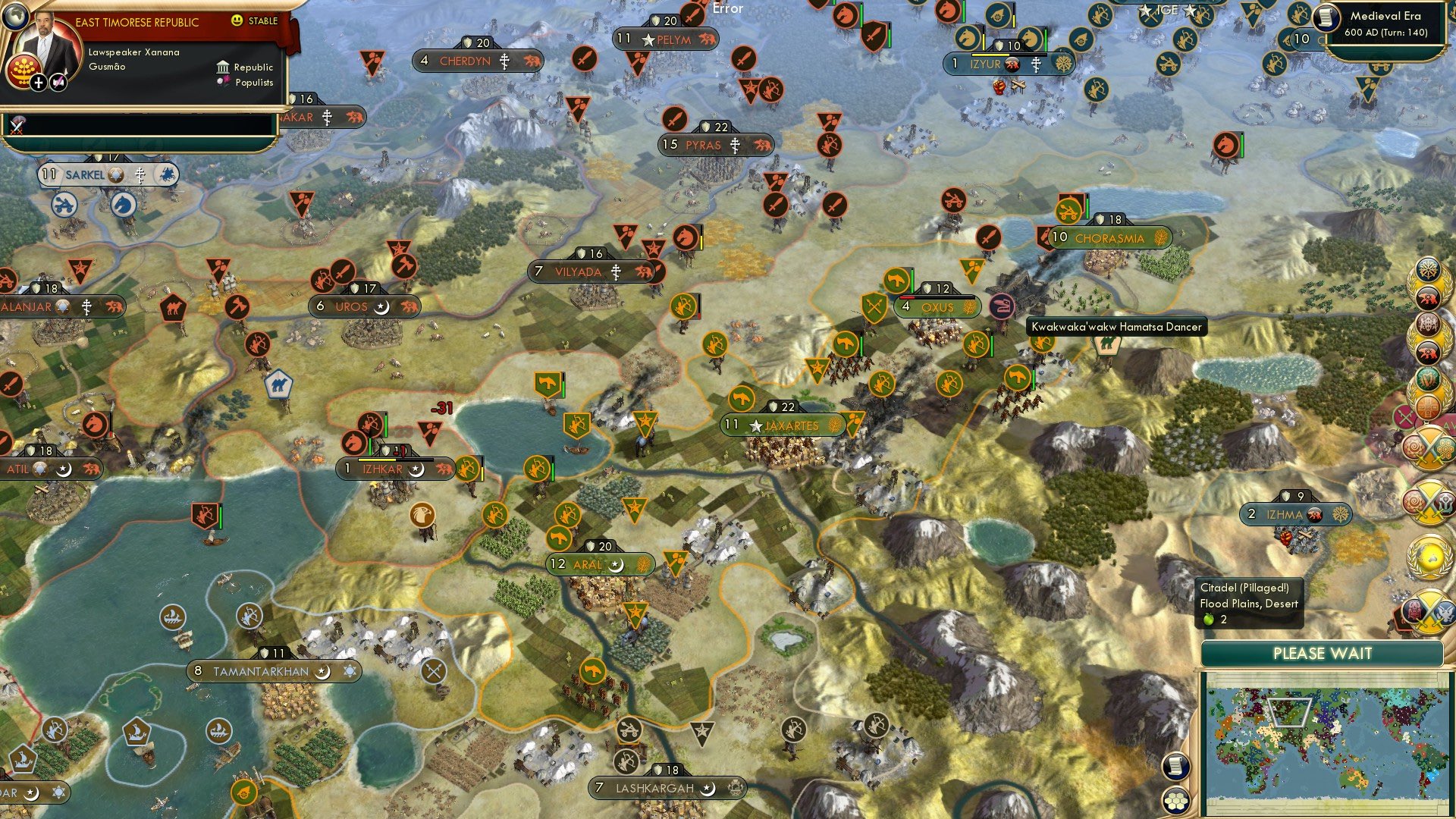
Task: Click the smiley STABLE happiness indicator
Action: [237, 21]
